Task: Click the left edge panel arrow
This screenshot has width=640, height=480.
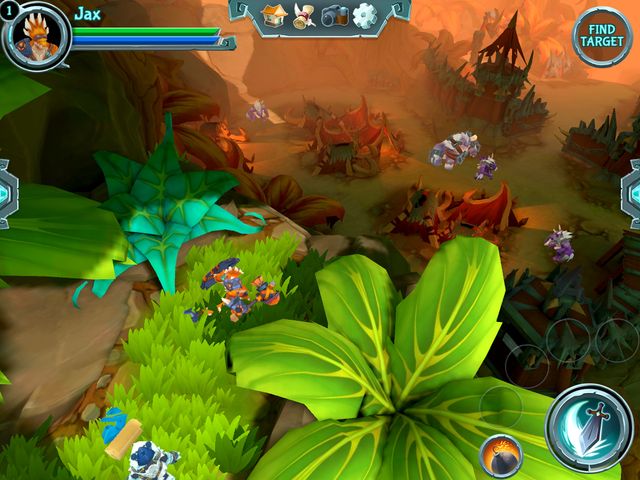Action: pyautogui.click(x=6, y=193)
